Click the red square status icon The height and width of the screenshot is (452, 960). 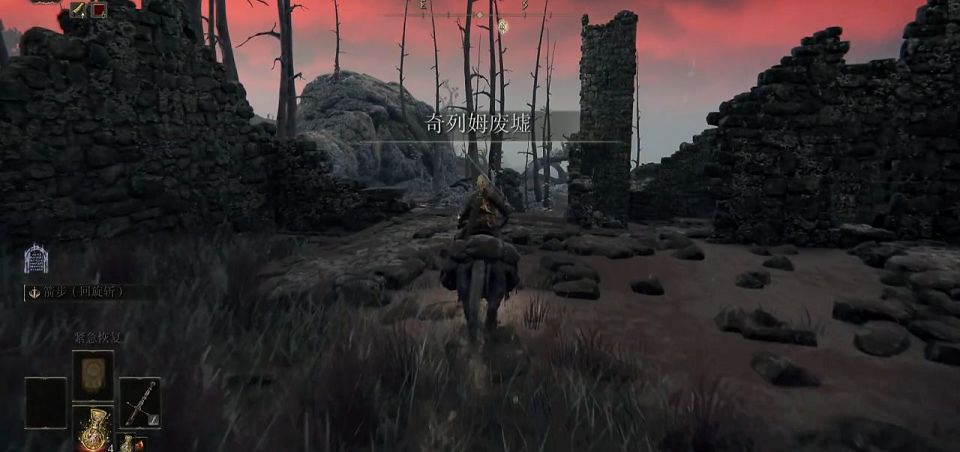point(99,9)
